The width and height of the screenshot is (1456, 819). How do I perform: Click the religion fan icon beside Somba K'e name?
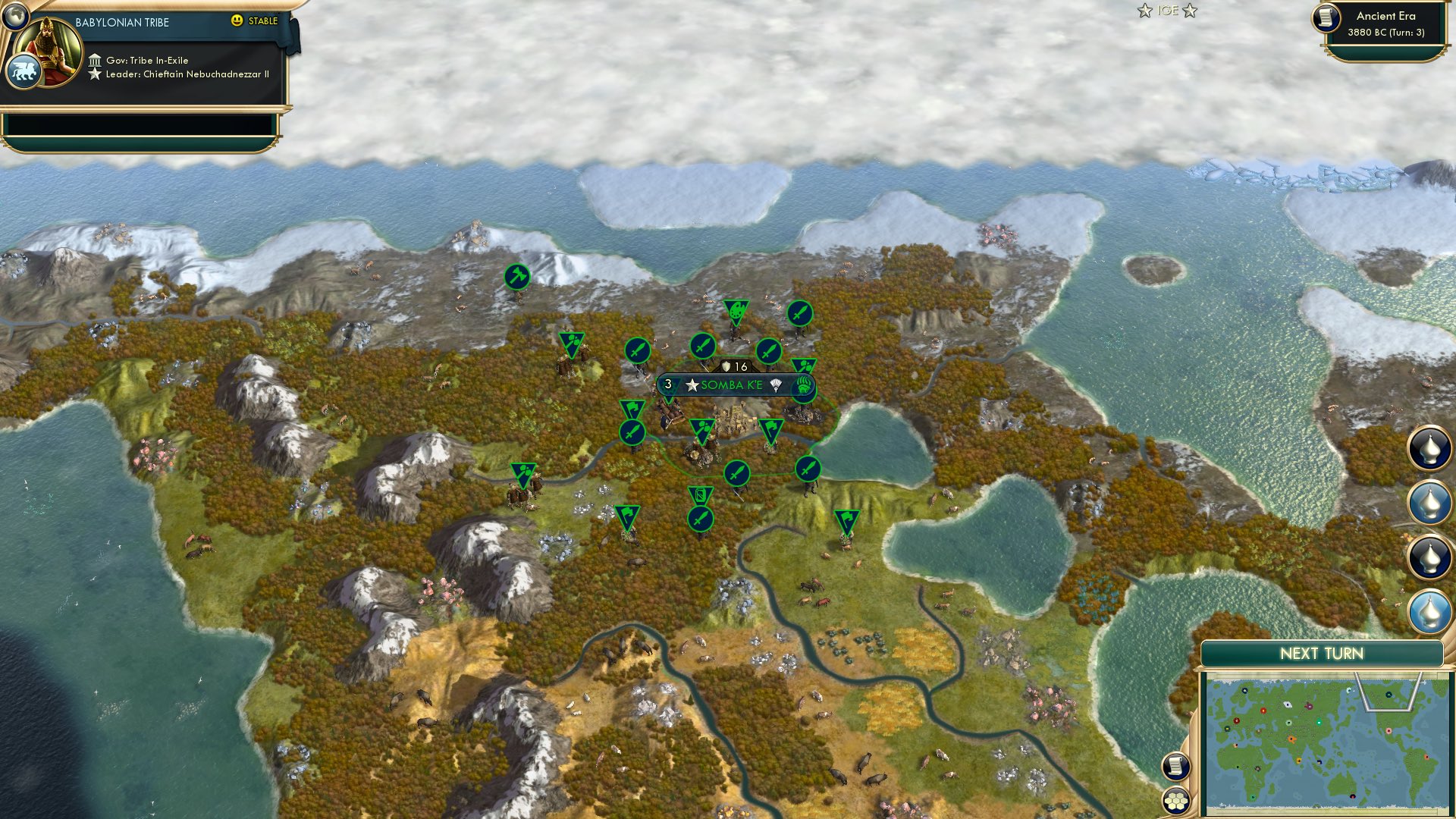tap(776, 383)
